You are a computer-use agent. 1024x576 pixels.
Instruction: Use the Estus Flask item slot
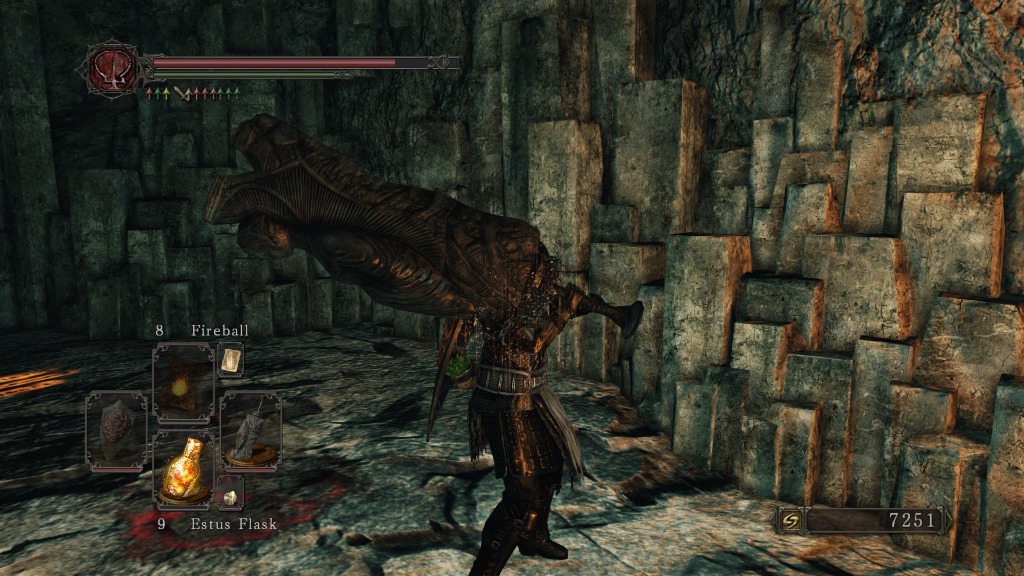183,468
